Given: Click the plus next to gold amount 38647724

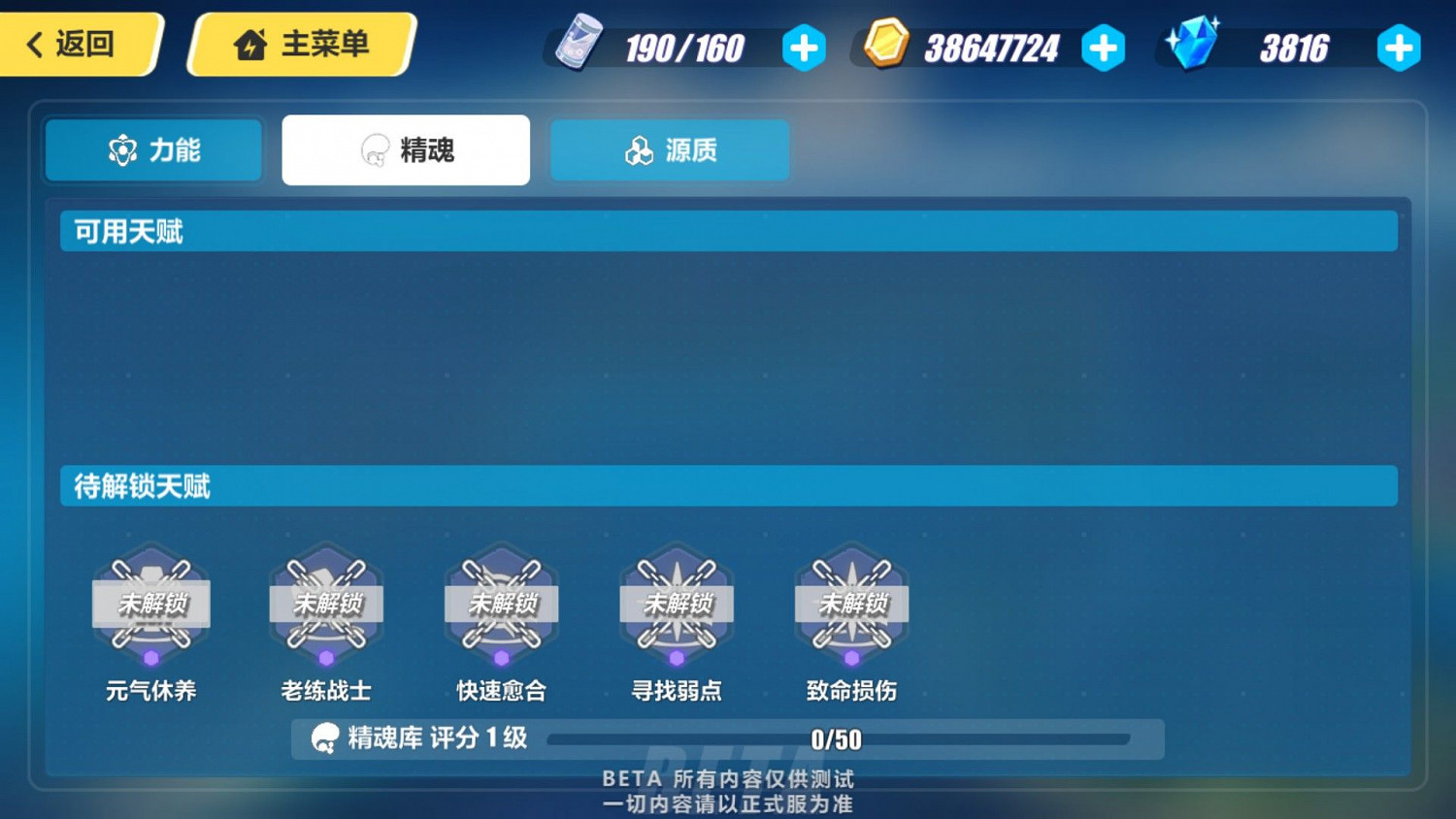Looking at the screenshot, I should 1104,46.
